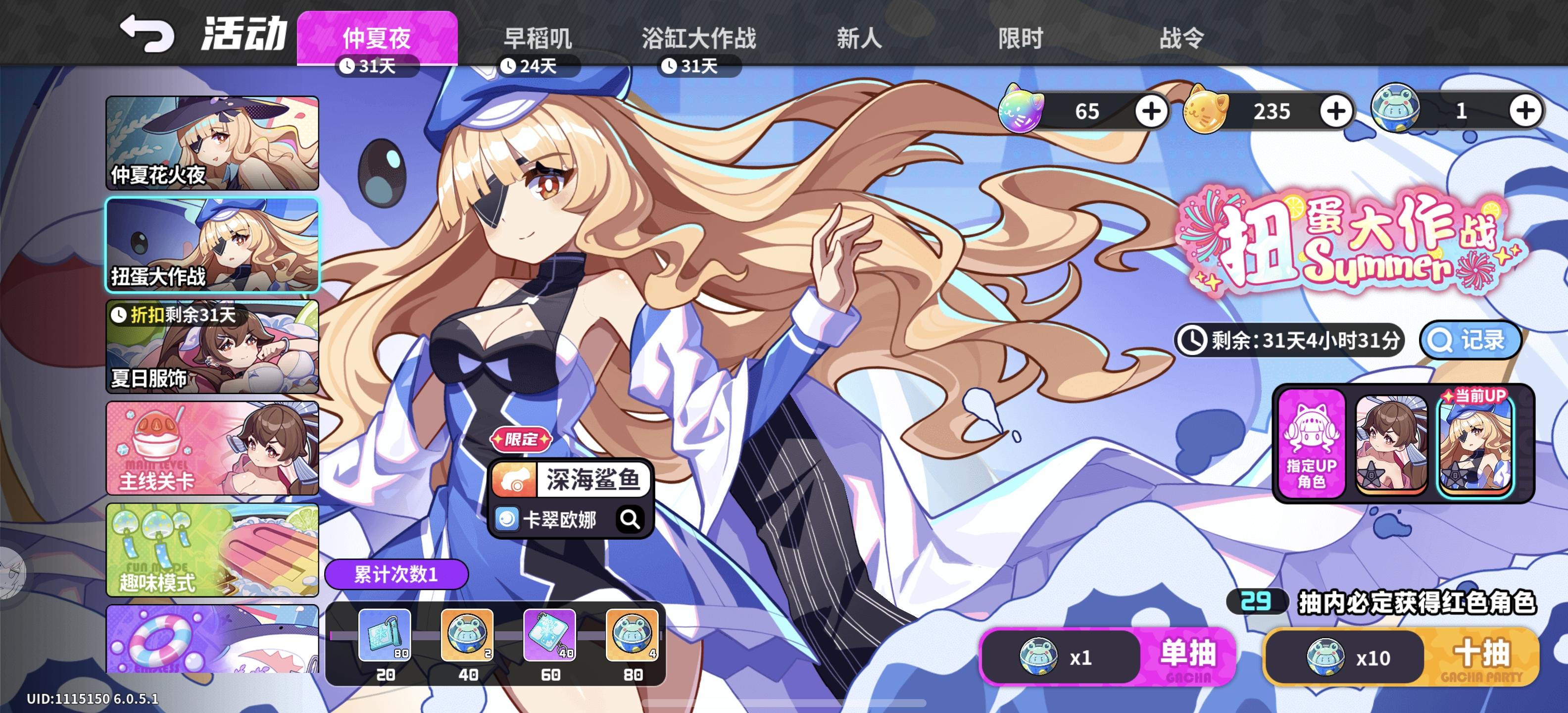Claim the 80-draw milestone reward on progress bar
Screen dimensions: 1568x713
click(633, 637)
